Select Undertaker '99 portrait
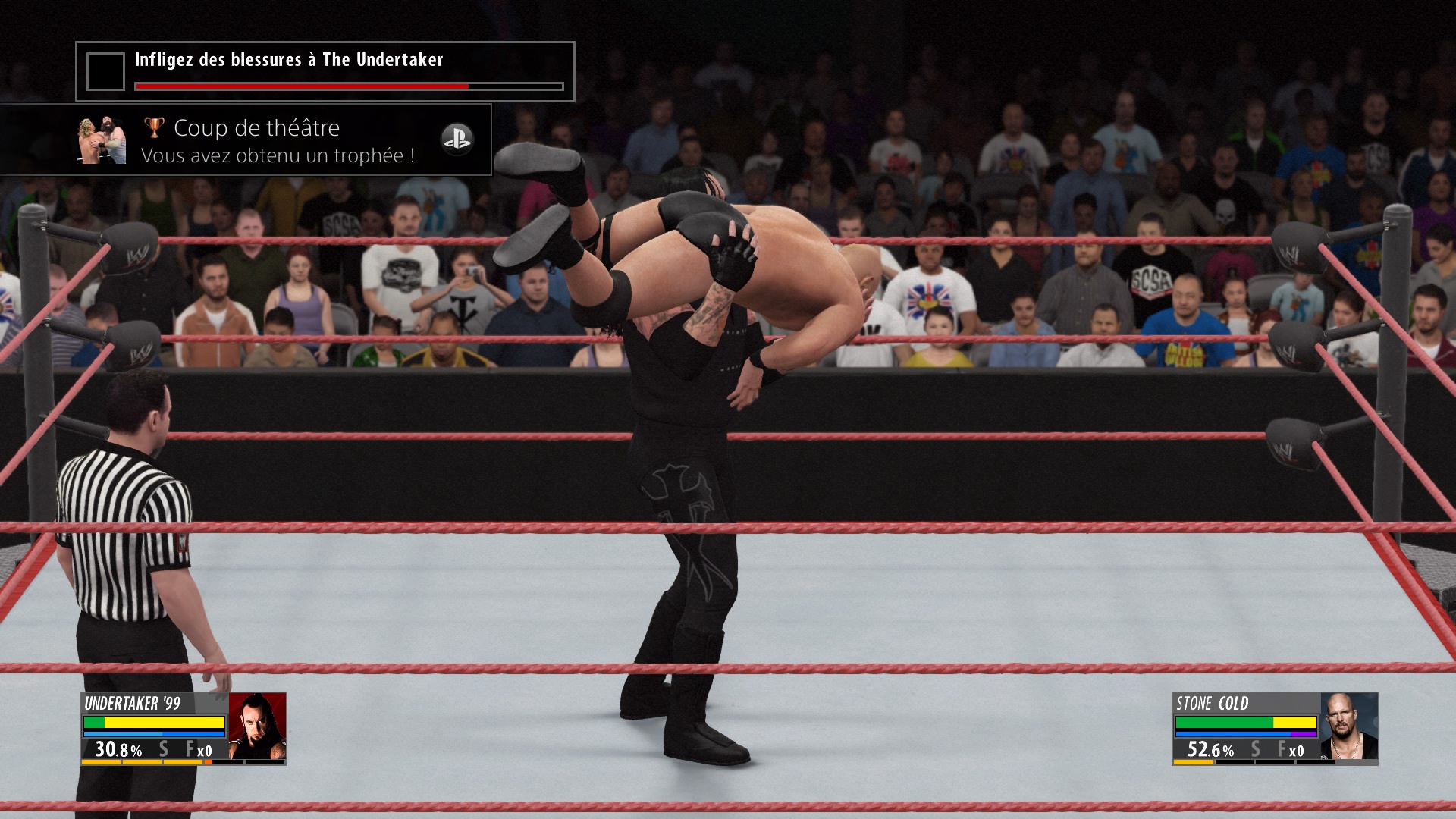The image size is (1456, 819). click(257, 726)
